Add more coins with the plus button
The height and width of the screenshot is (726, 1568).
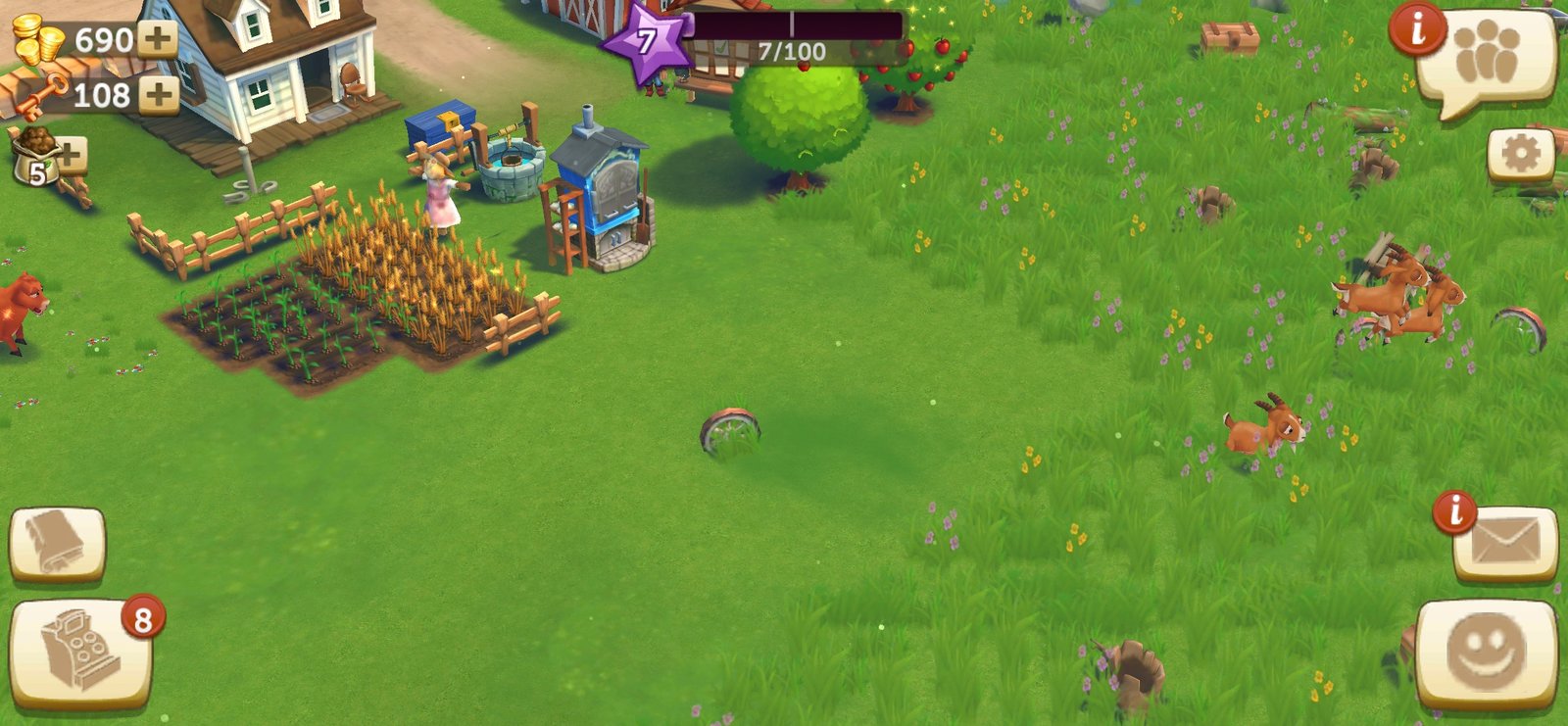point(157,39)
